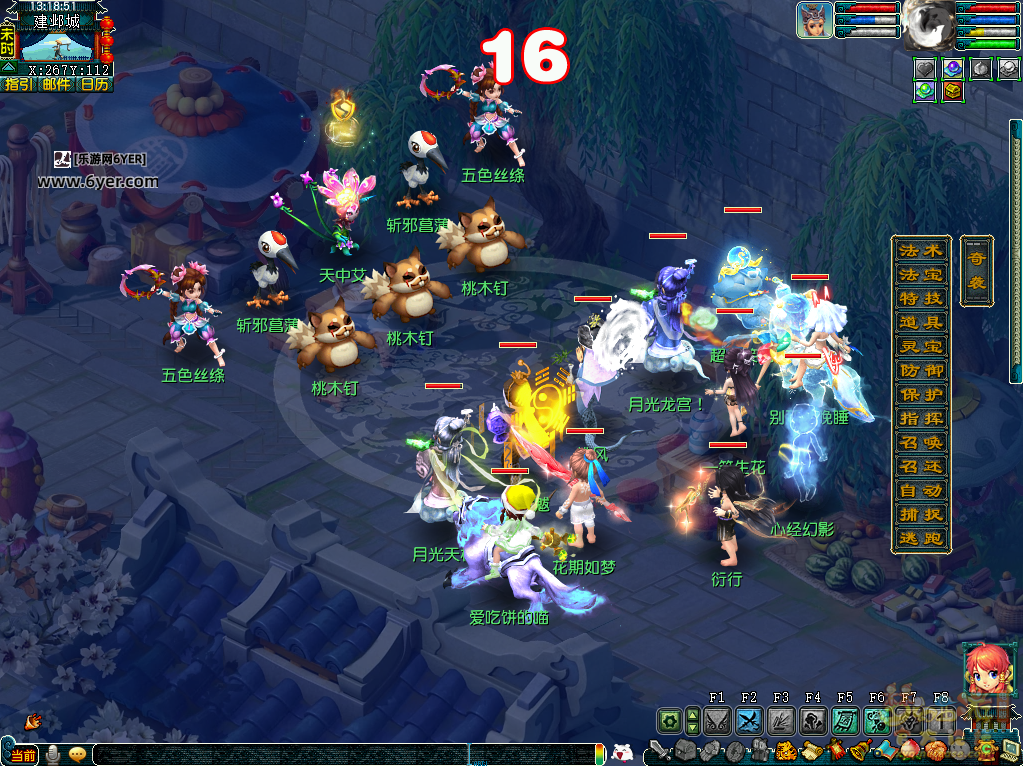Open the 指引 guide button
Screen dimensions: 1023x766
19,84
